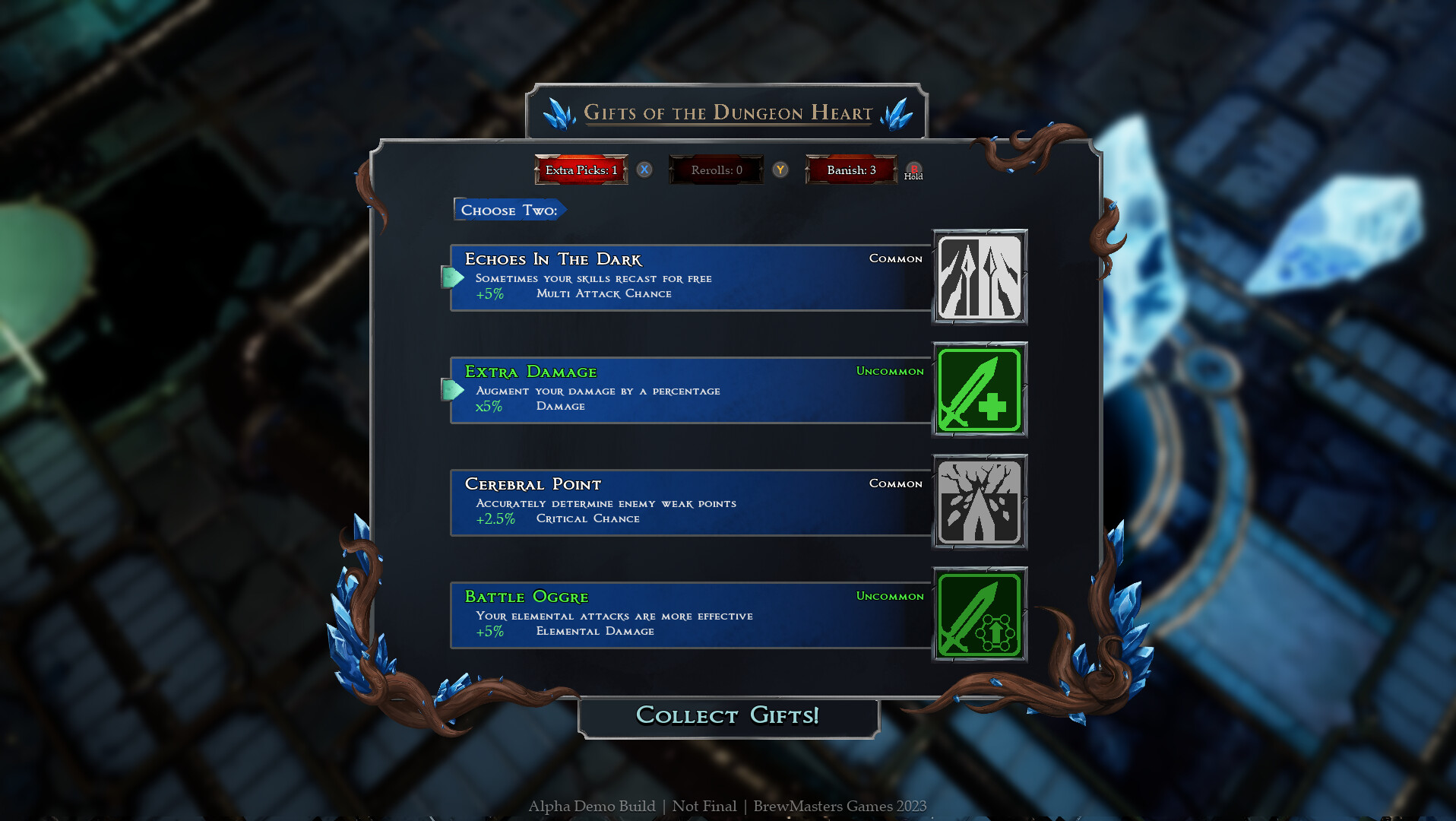This screenshot has width=1456, height=821.
Task: Open the Banish: 3 counter panel
Action: (x=850, y=170)
